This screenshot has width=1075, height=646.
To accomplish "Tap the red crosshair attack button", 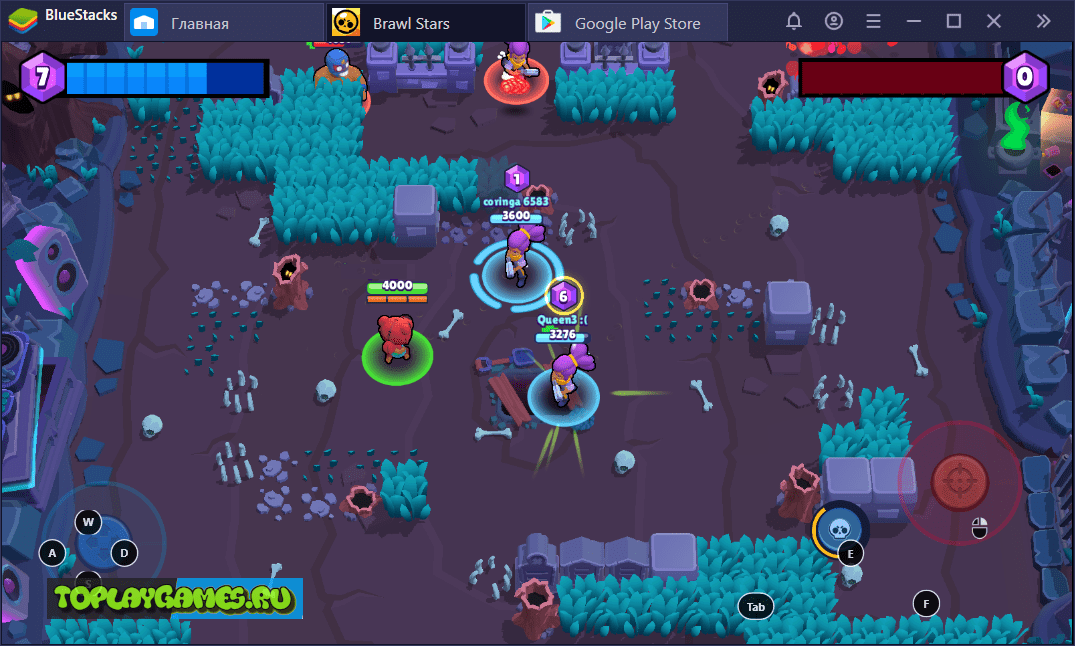I will 960,481.
